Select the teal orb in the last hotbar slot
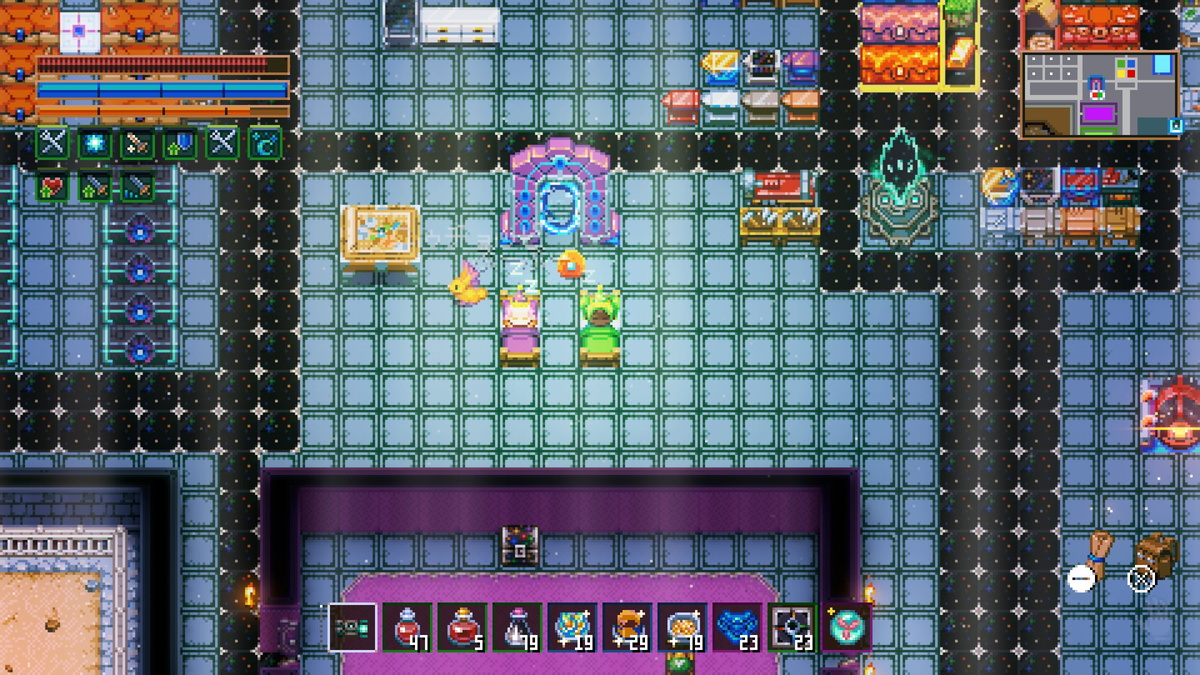This screenshot has width=1200, height=675. point(847,628)
